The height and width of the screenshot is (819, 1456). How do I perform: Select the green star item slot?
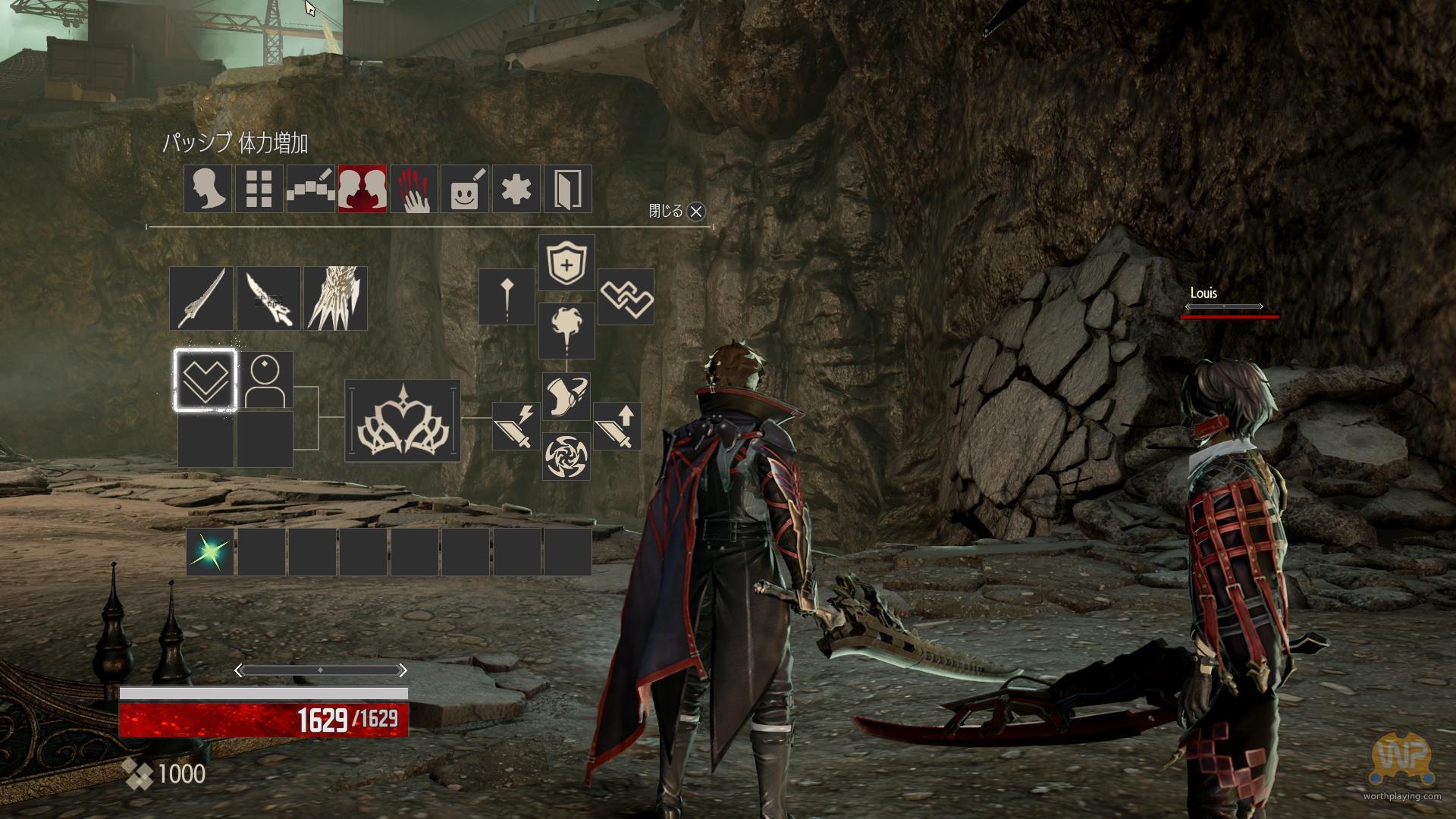click(209, 552)
